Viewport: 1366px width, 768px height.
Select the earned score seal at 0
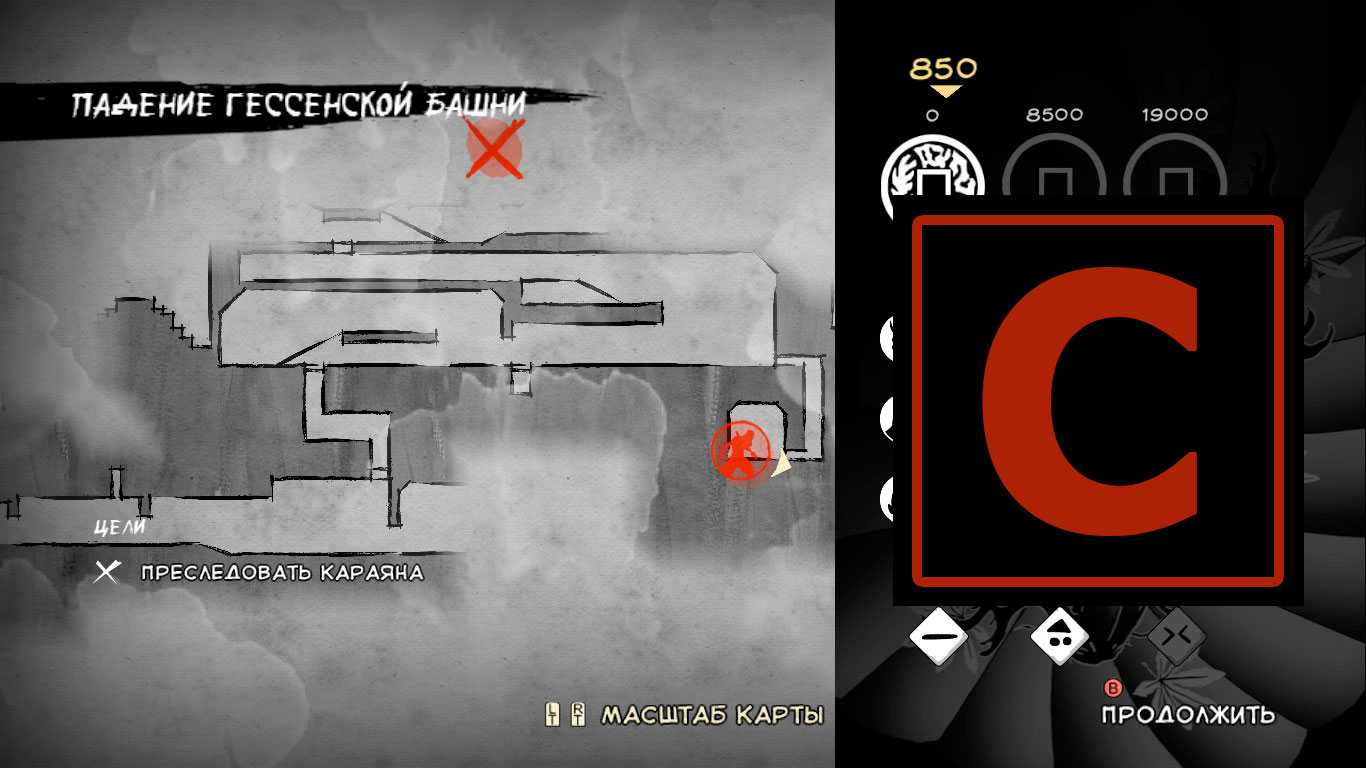pos(932,180)
